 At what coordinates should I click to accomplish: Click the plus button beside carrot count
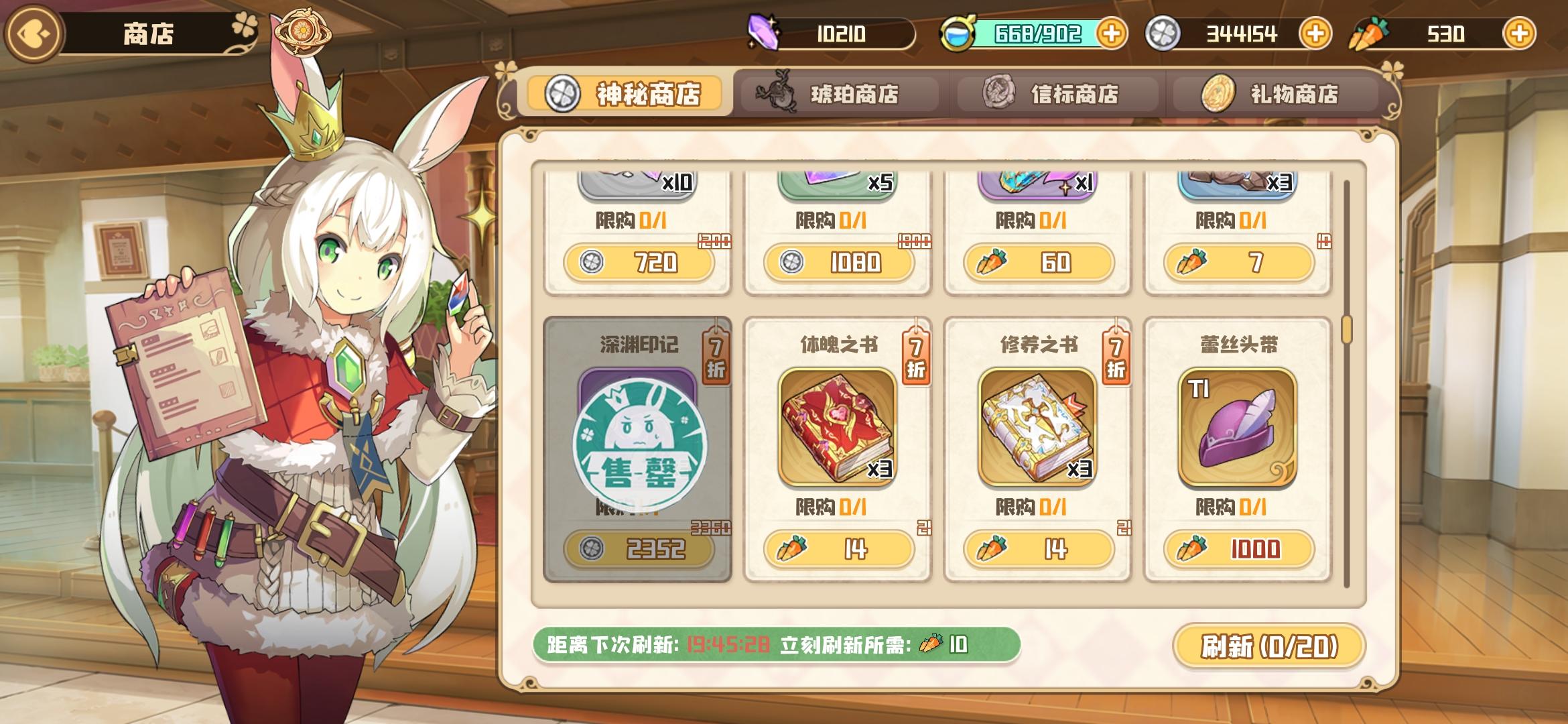tap(1521, 34)
